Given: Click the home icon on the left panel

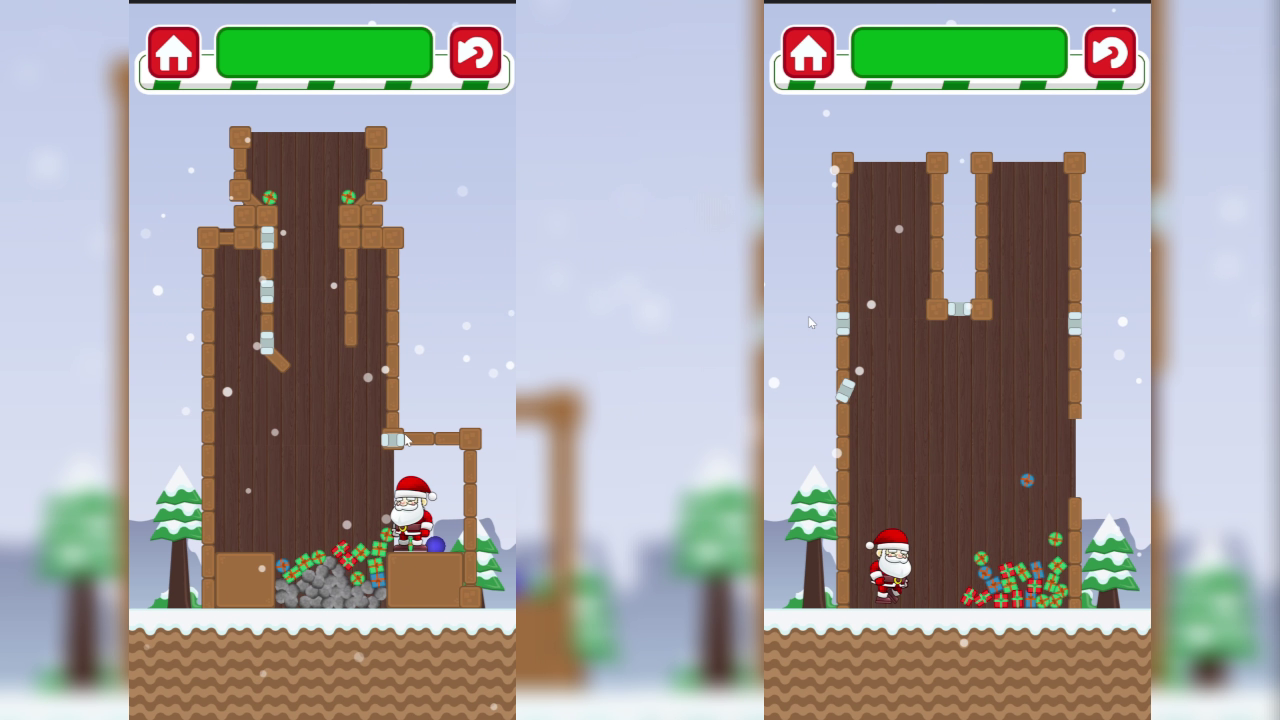Looking at the screenshot, I should [x=173, y=51].
